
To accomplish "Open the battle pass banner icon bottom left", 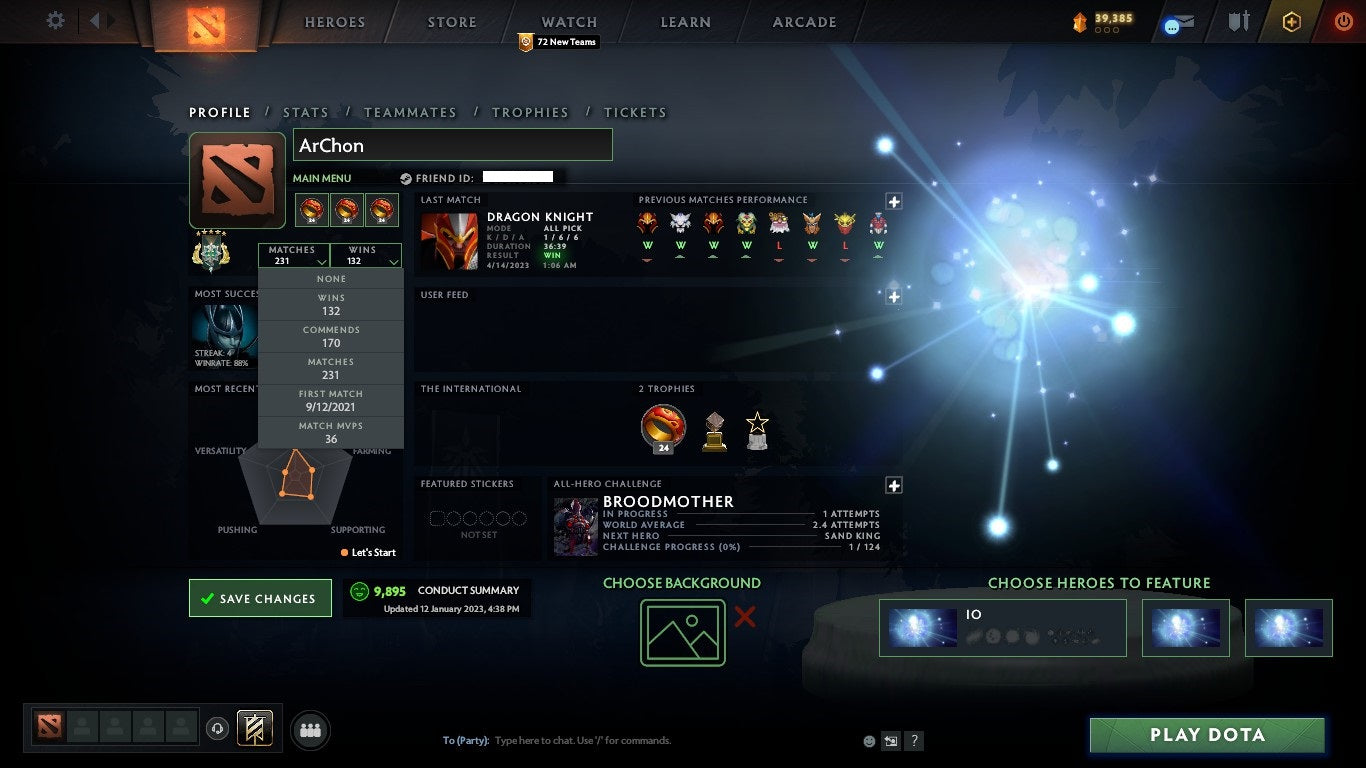I will [252, 729].
